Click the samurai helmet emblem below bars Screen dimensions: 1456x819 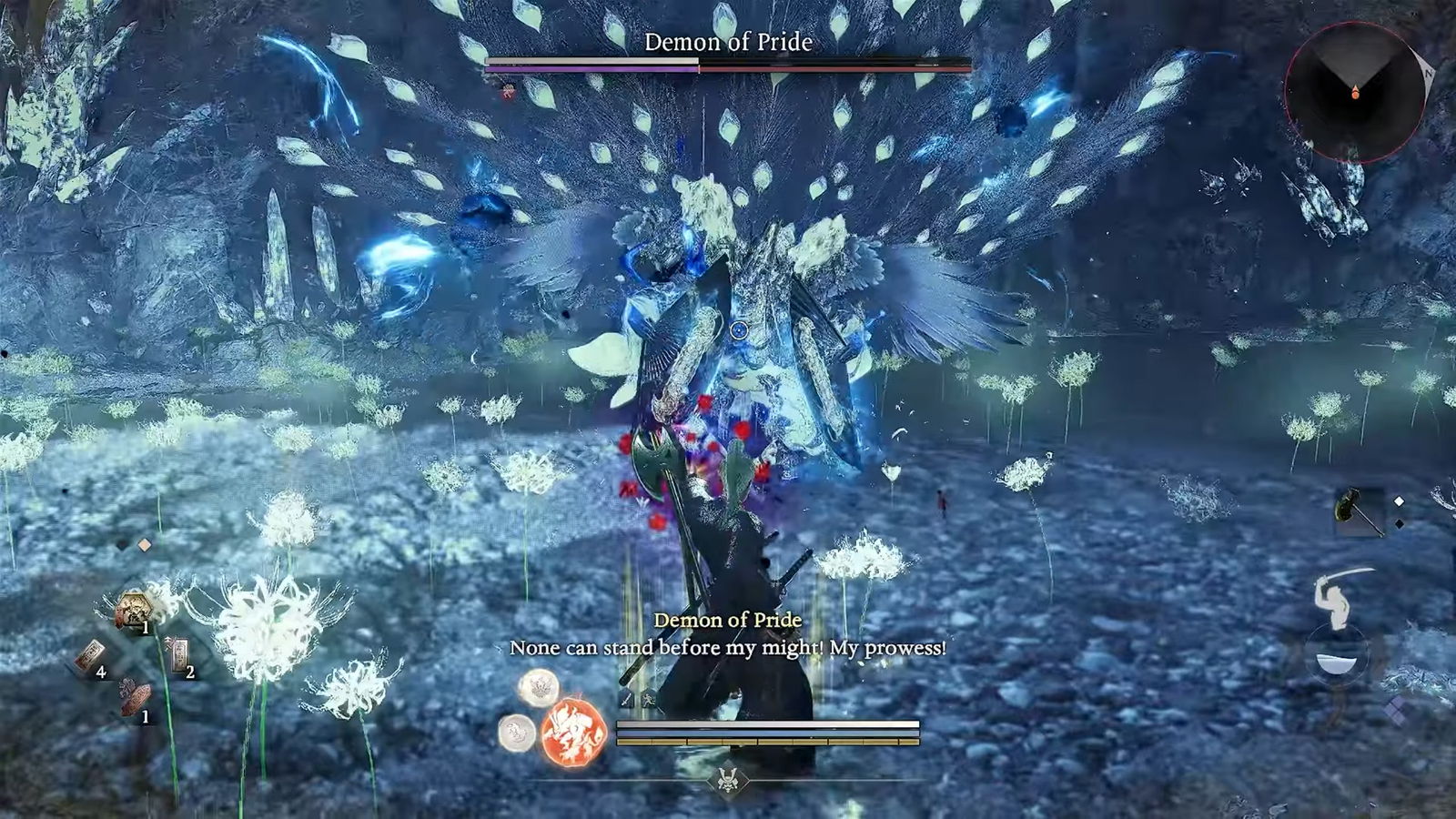pos(728,781)
